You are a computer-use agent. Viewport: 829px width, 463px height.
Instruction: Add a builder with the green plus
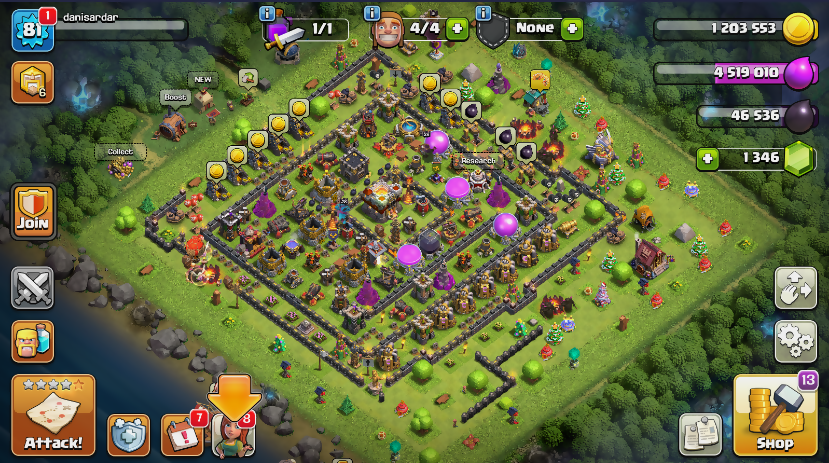tap(457, 28)
